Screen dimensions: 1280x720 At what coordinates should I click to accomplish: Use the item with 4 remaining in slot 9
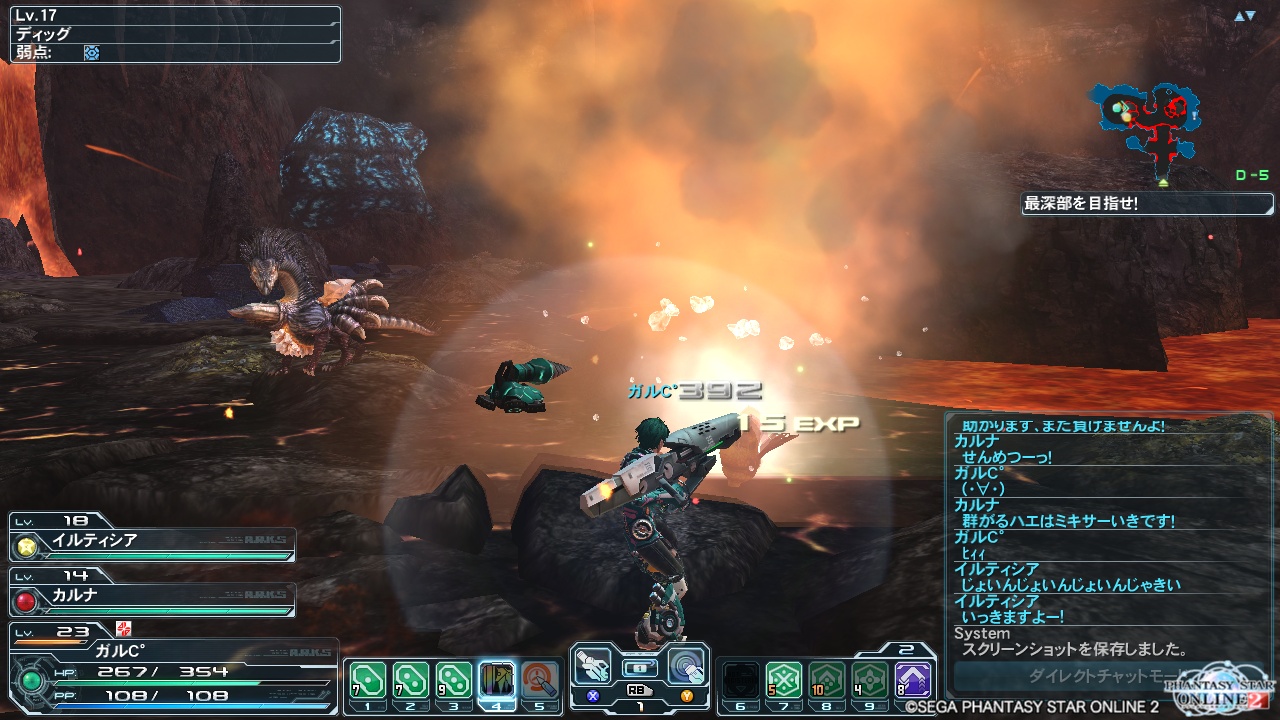(x=869, y=680)
